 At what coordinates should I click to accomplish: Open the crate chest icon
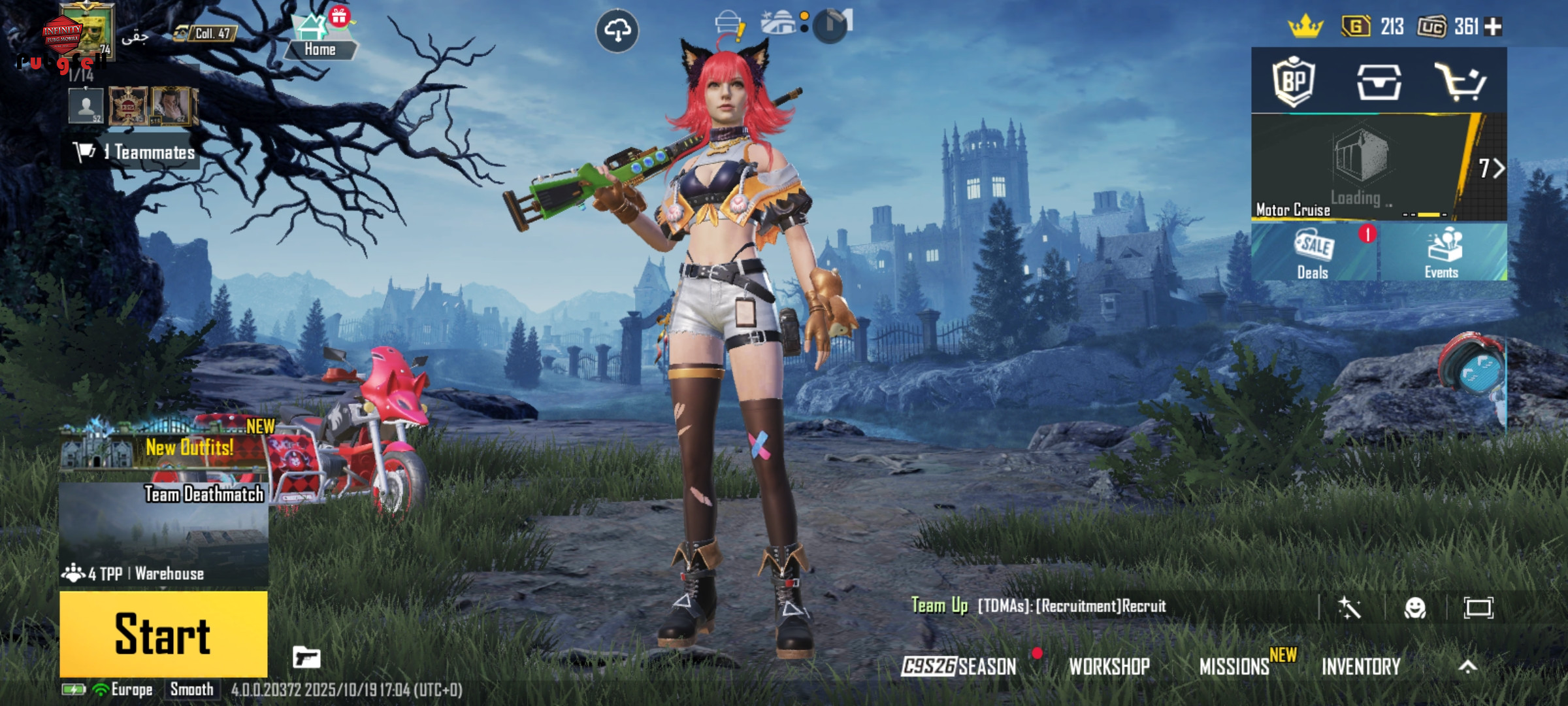click(x=1379, y=82)
